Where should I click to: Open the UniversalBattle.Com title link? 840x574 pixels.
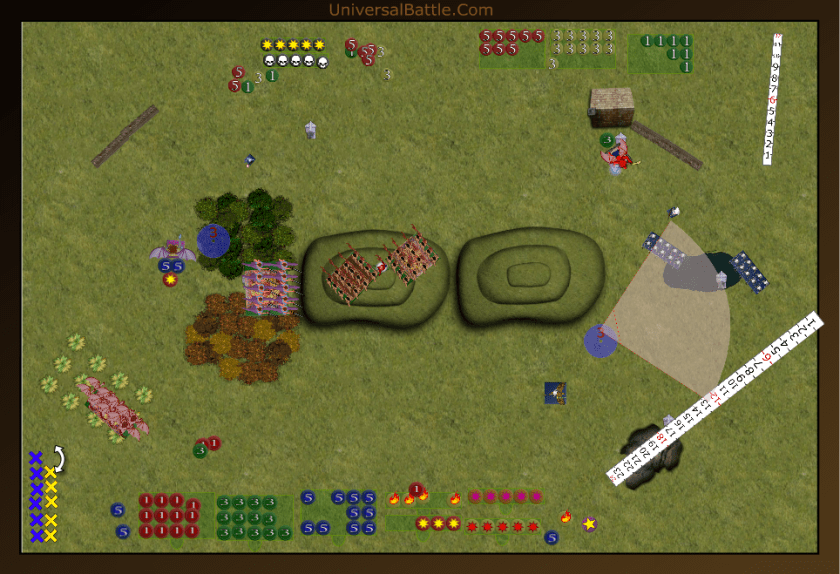pyautogui.click(x=410, y=10)
